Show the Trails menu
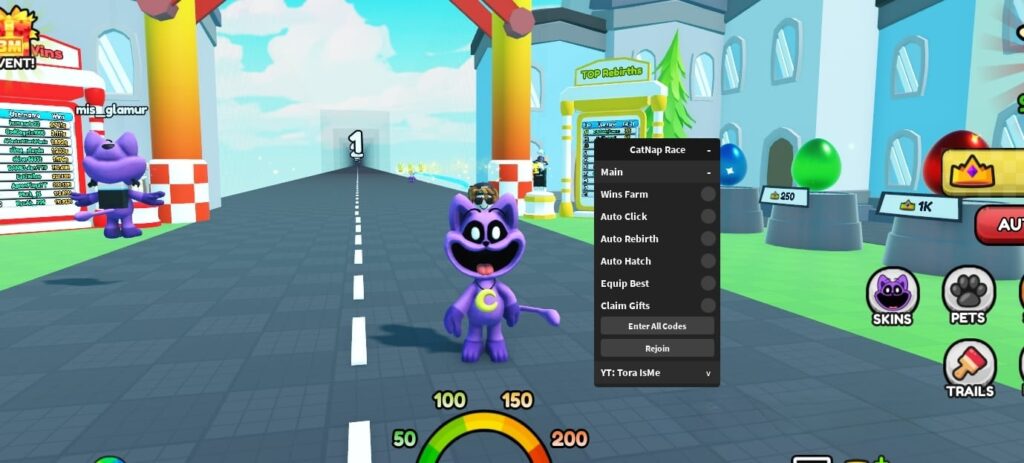 [969, 369]
